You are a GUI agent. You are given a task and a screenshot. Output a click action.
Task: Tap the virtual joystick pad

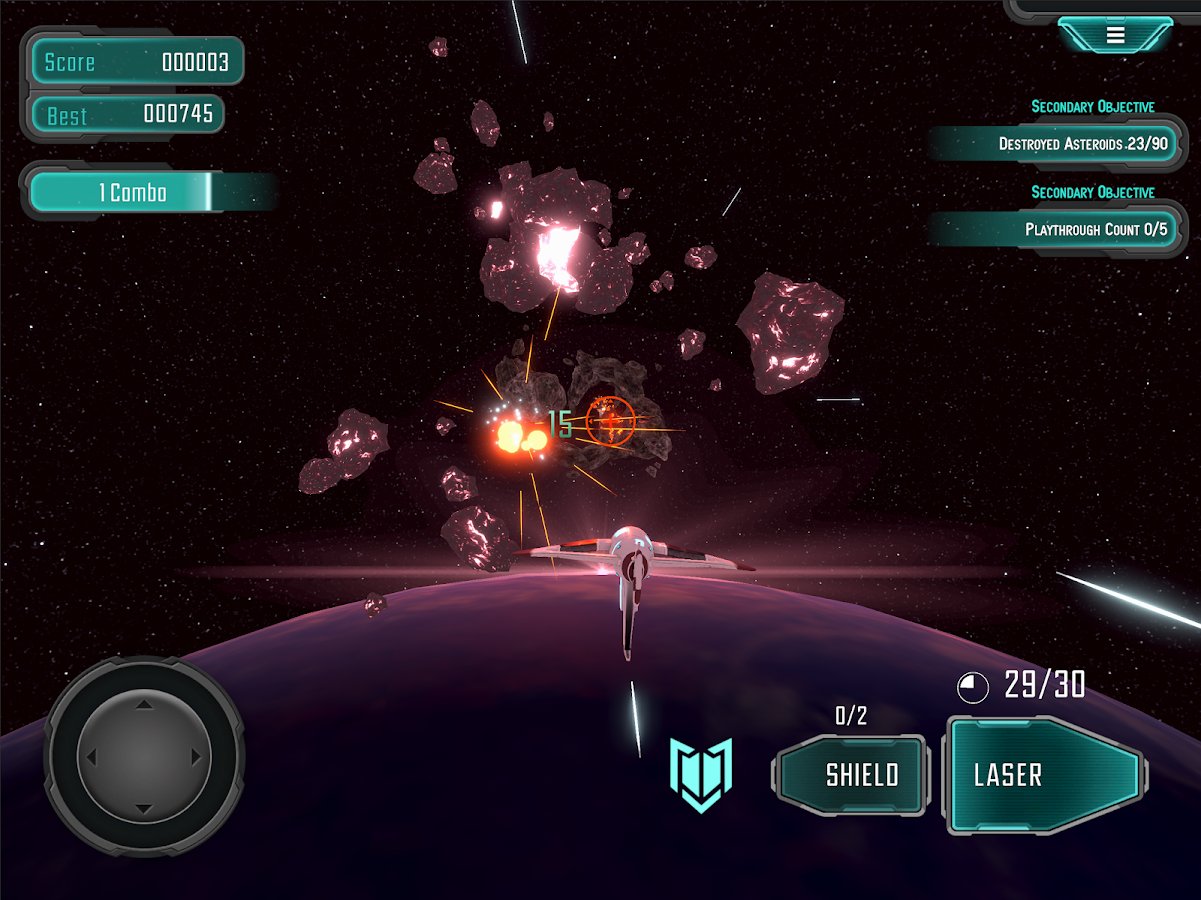click(145, 757)
